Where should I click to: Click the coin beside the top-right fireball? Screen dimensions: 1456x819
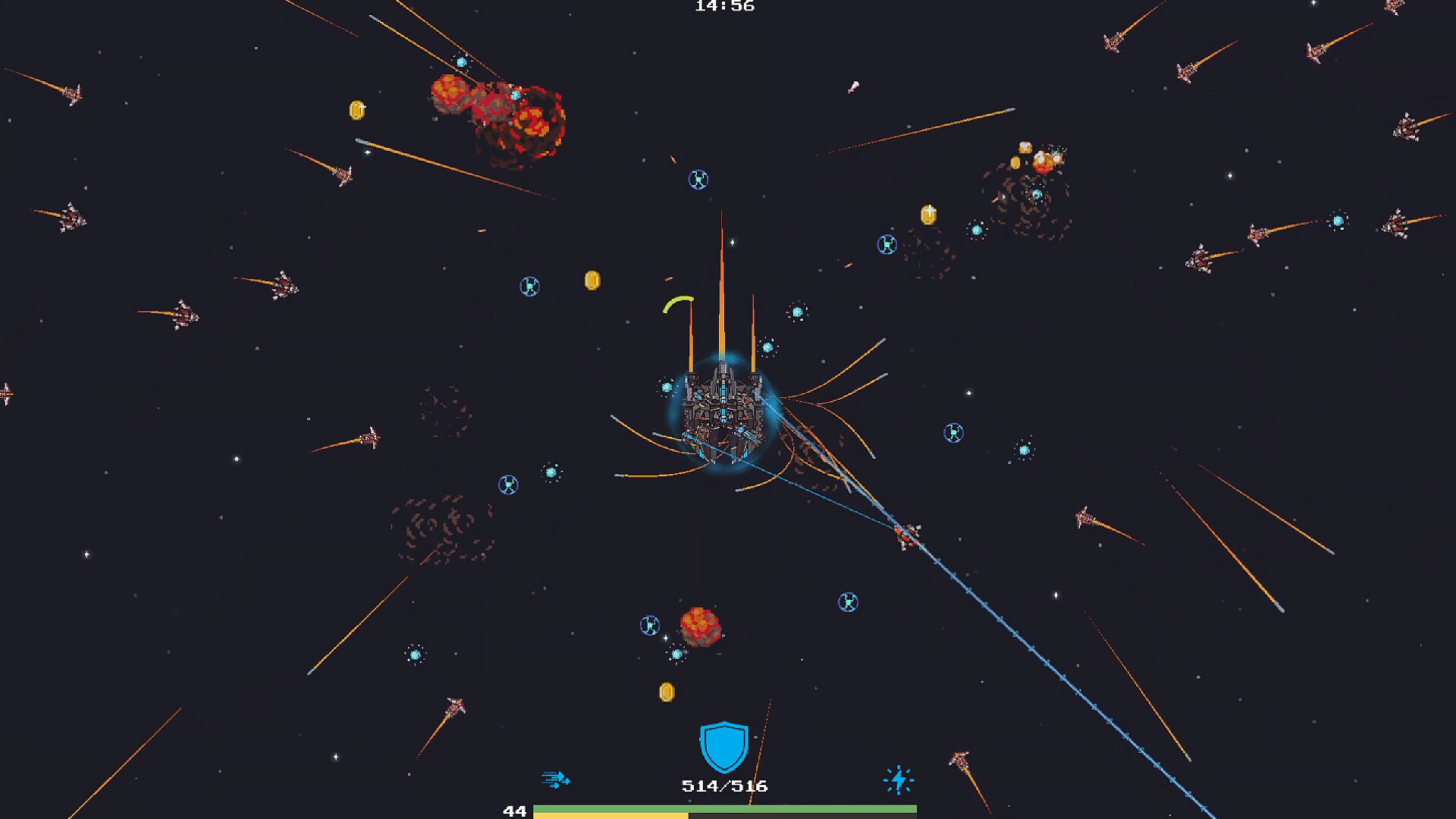(x=1015, y=162)
